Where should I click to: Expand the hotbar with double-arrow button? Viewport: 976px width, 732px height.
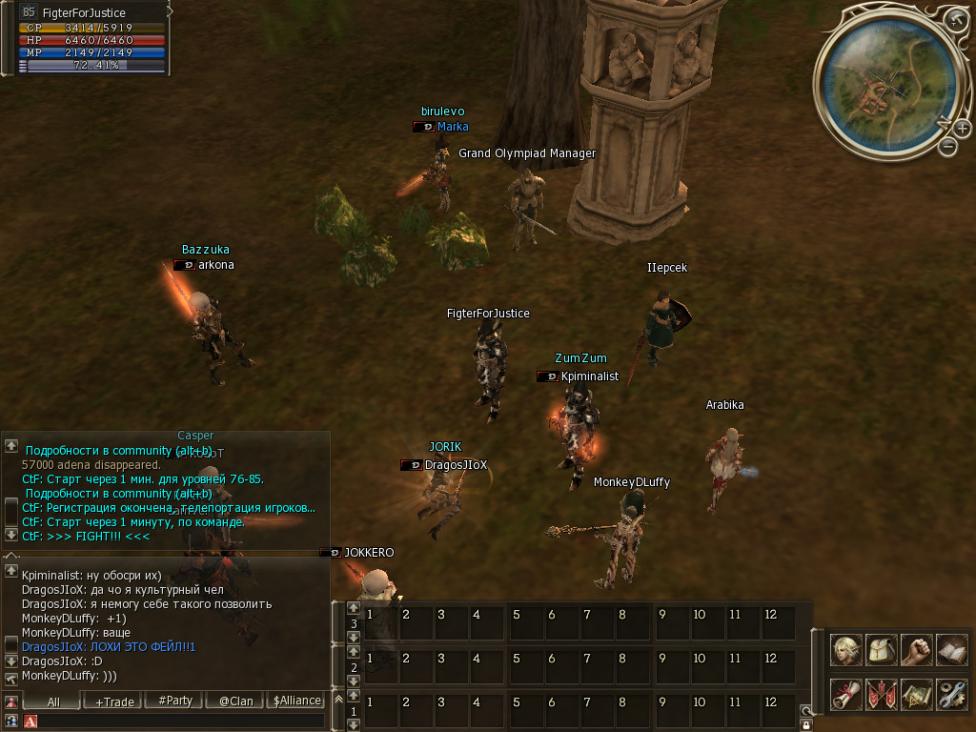tap(338, 698)
